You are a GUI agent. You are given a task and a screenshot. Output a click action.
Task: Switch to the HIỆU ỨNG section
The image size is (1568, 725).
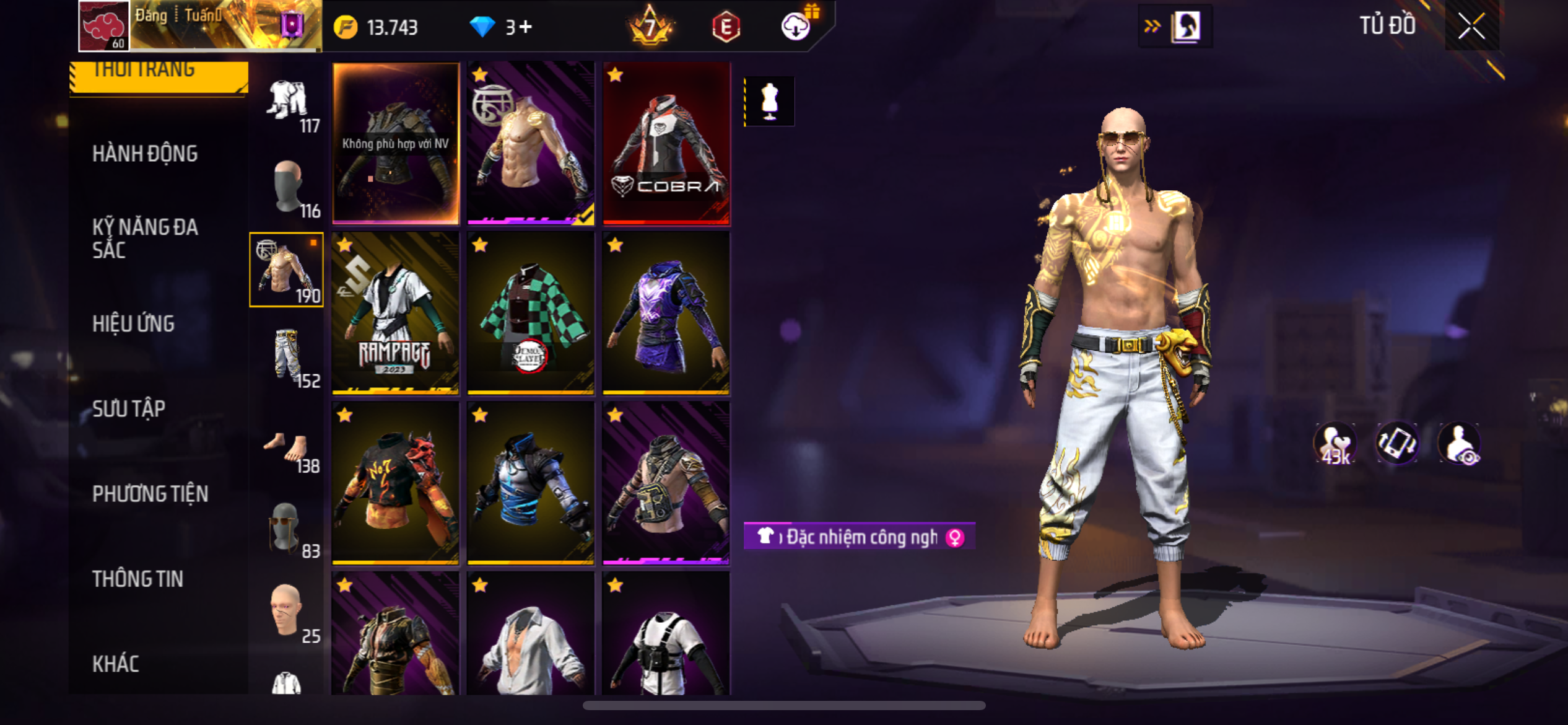pos(133,323)
